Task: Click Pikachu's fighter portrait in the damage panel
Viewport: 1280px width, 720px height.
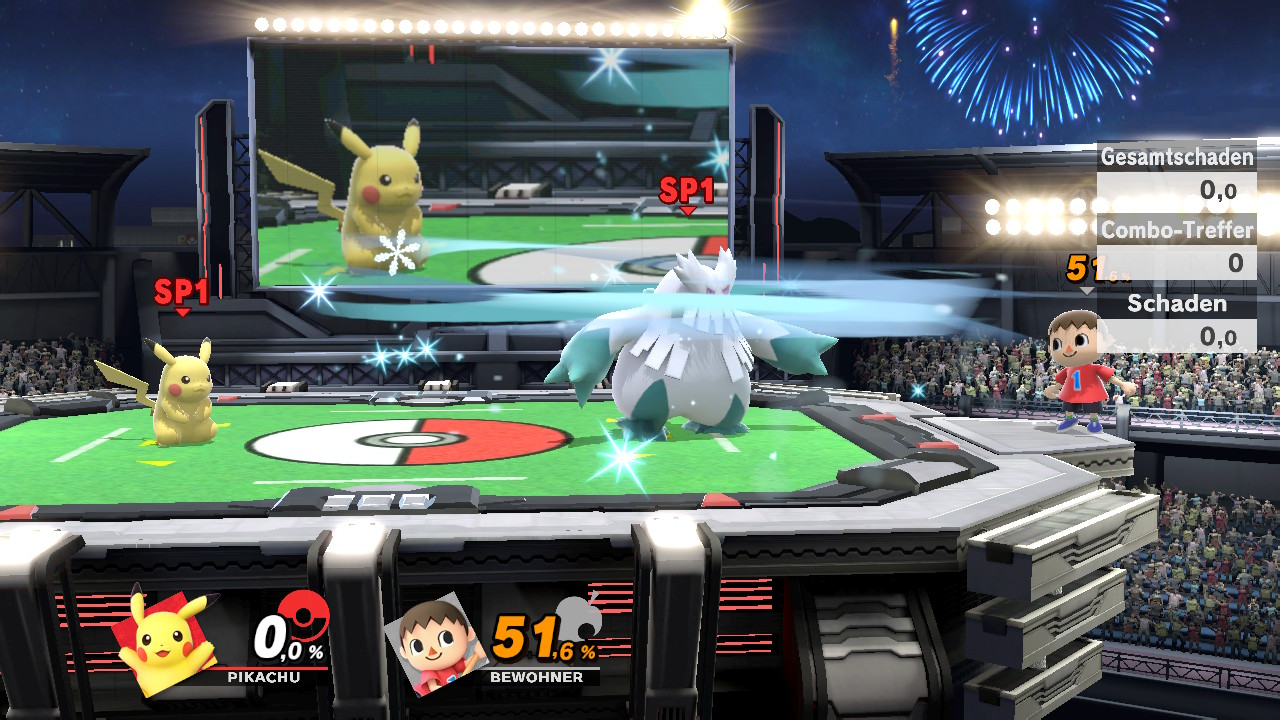Action: click(165, 640)
